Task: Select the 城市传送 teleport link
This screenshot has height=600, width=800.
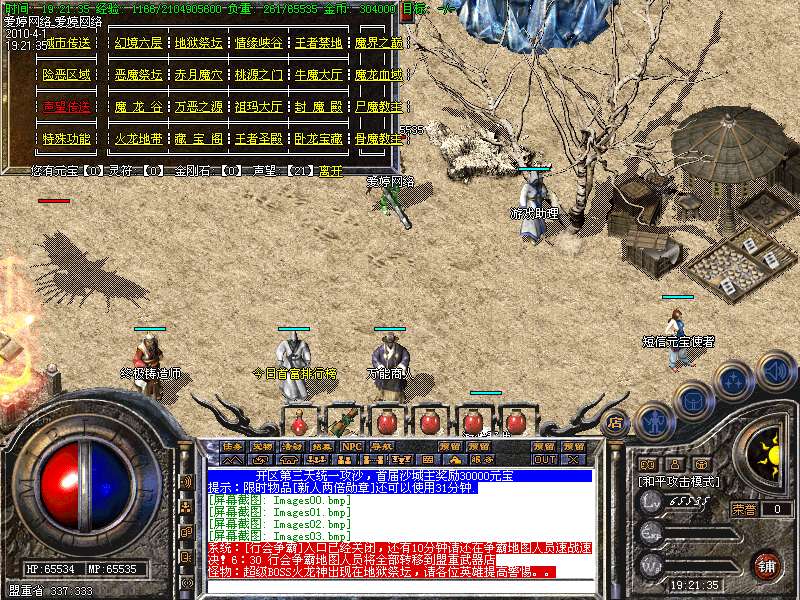Action: tap(67, 44)
